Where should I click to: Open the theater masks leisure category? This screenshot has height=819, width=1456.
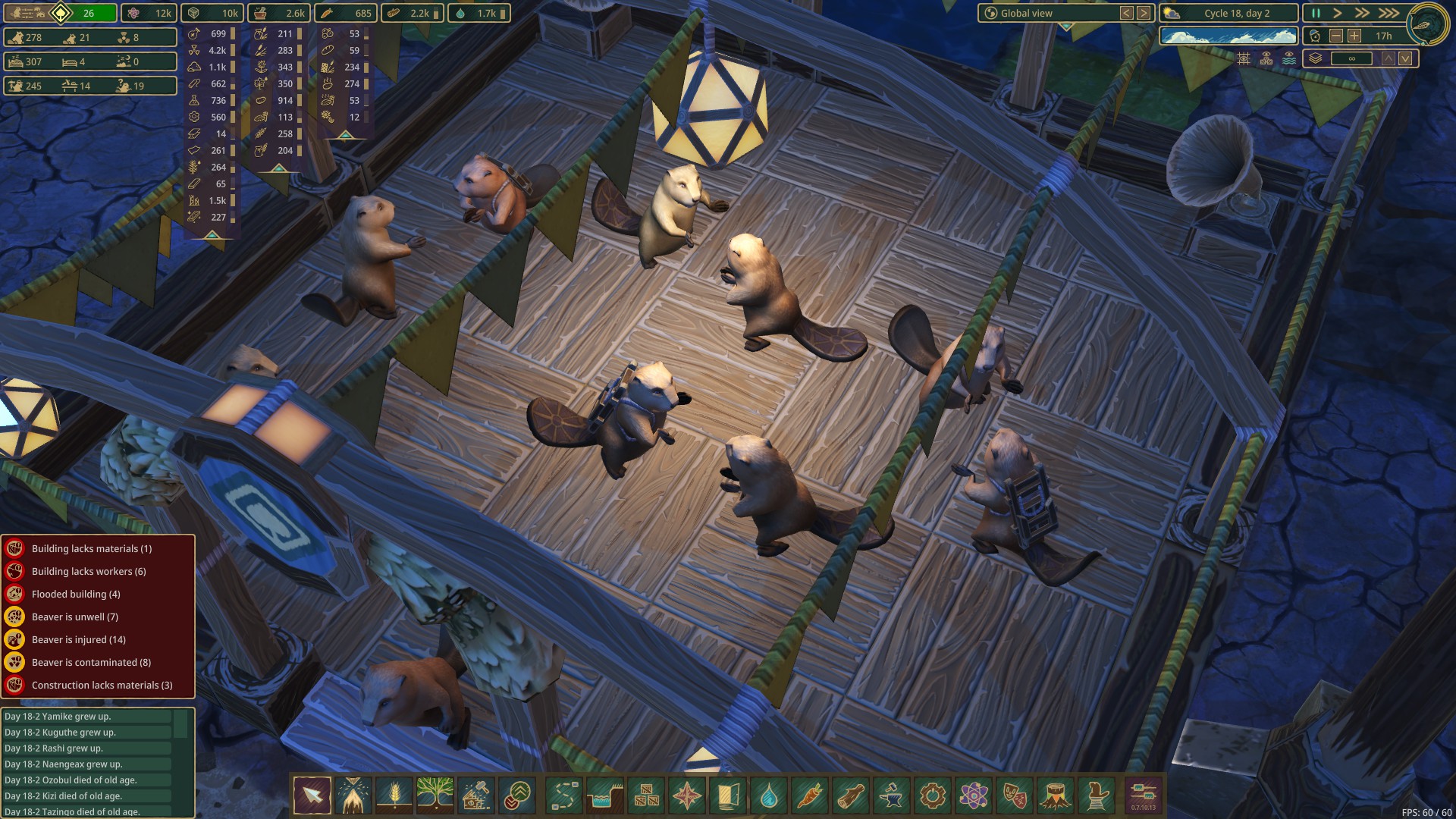[1014, 795]
